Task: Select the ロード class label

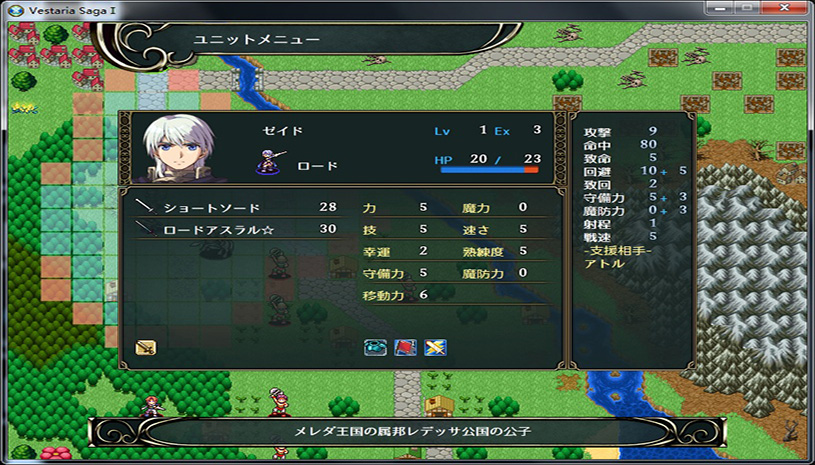Action: click(317, 166)
